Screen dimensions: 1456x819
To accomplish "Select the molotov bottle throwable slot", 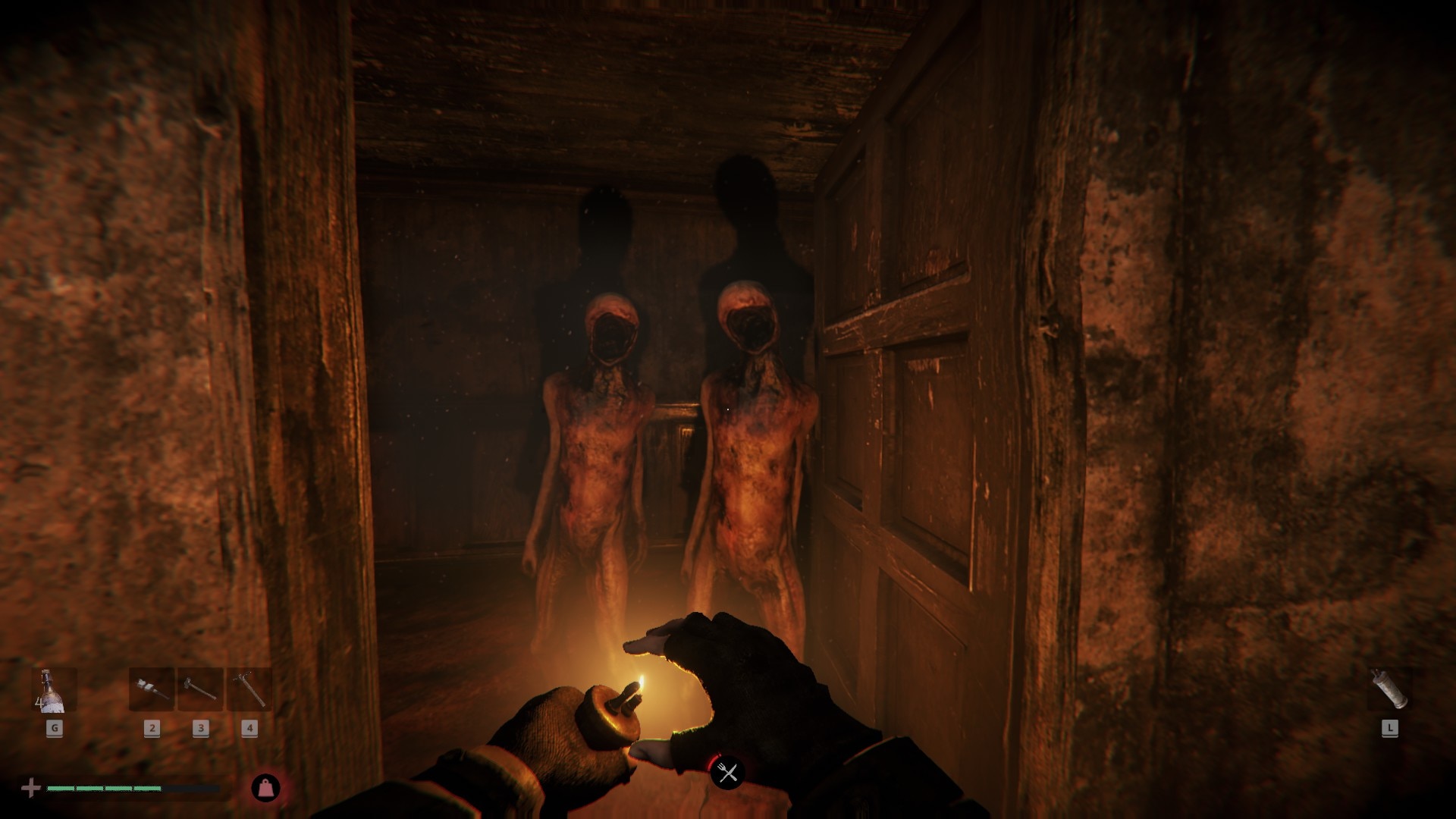I will pyautogui.click(x=54, y=691).
